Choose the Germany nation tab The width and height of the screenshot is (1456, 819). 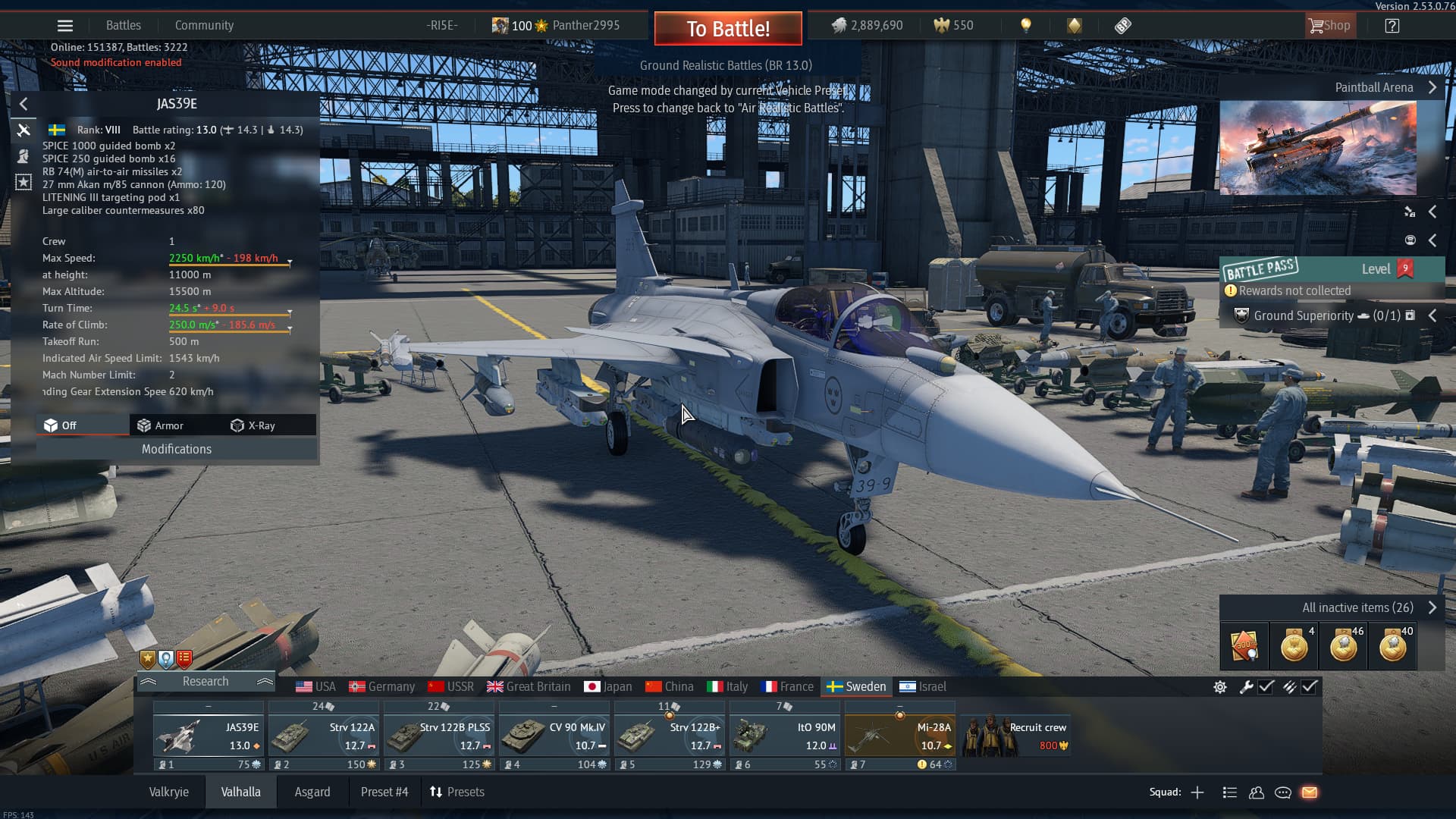pos(382,686)
